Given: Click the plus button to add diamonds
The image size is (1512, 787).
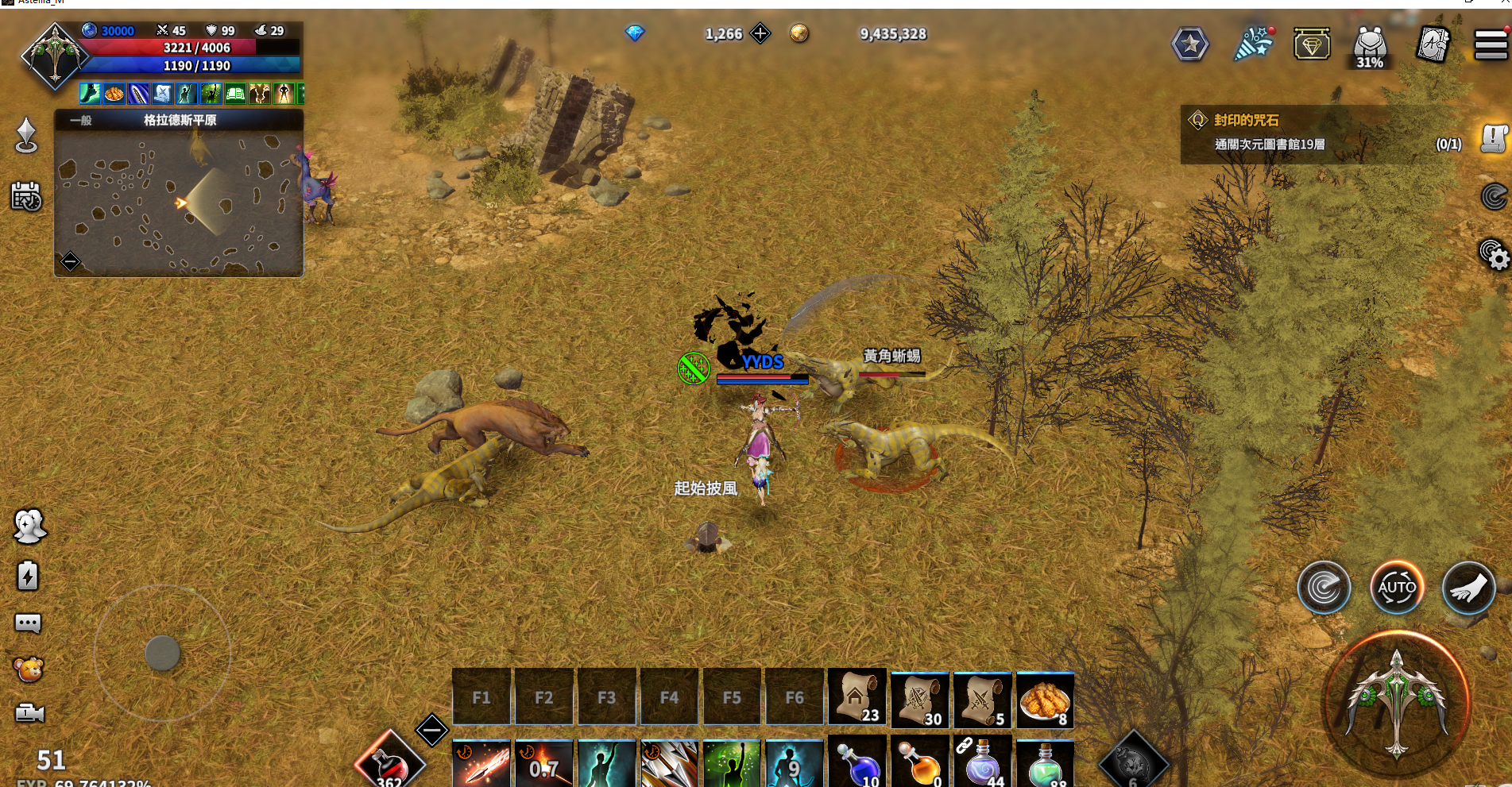Looking at the screenshot, I should (760, 33).
